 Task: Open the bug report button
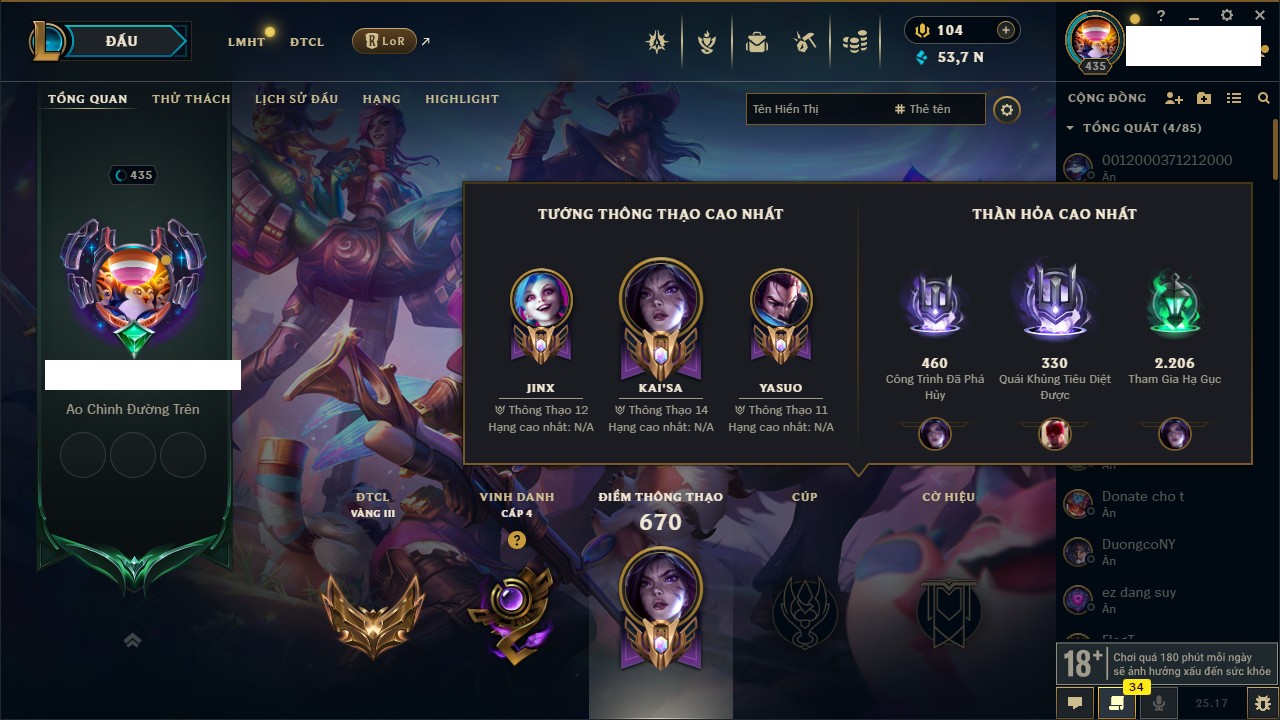[x=1262, y=703]
